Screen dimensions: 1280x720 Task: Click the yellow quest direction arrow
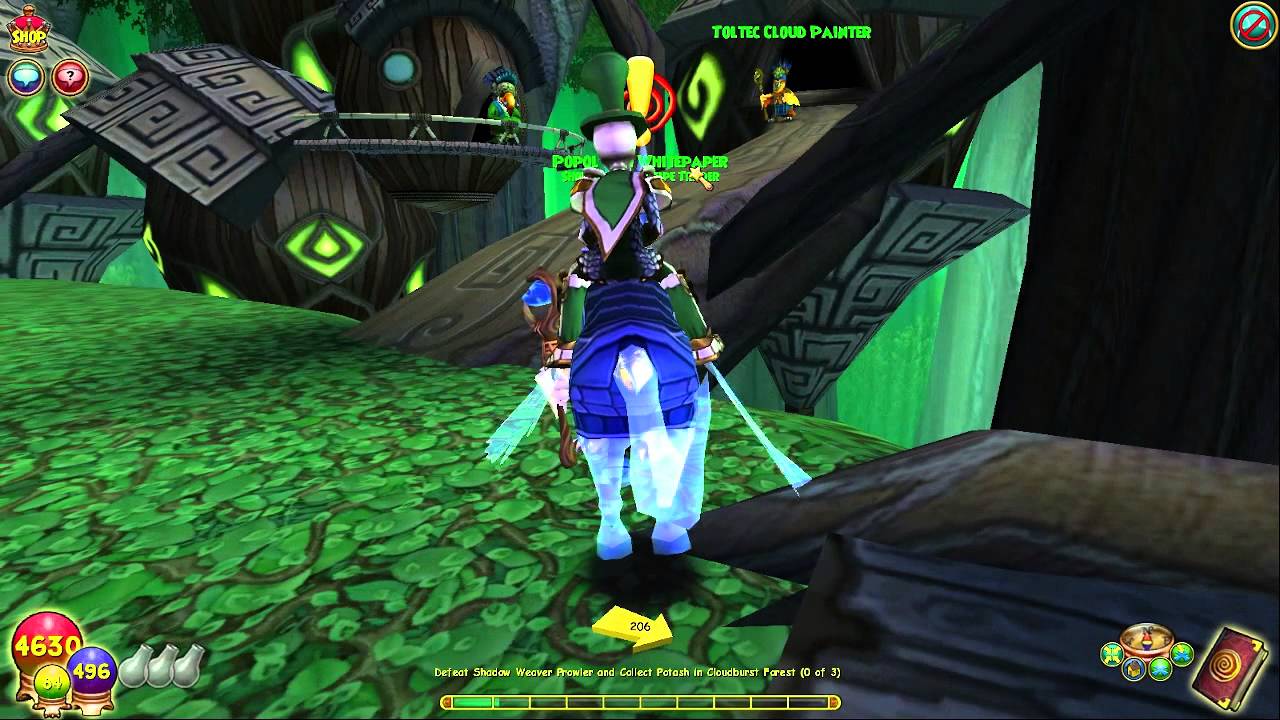pyautogui.click(x=634, y=628)
